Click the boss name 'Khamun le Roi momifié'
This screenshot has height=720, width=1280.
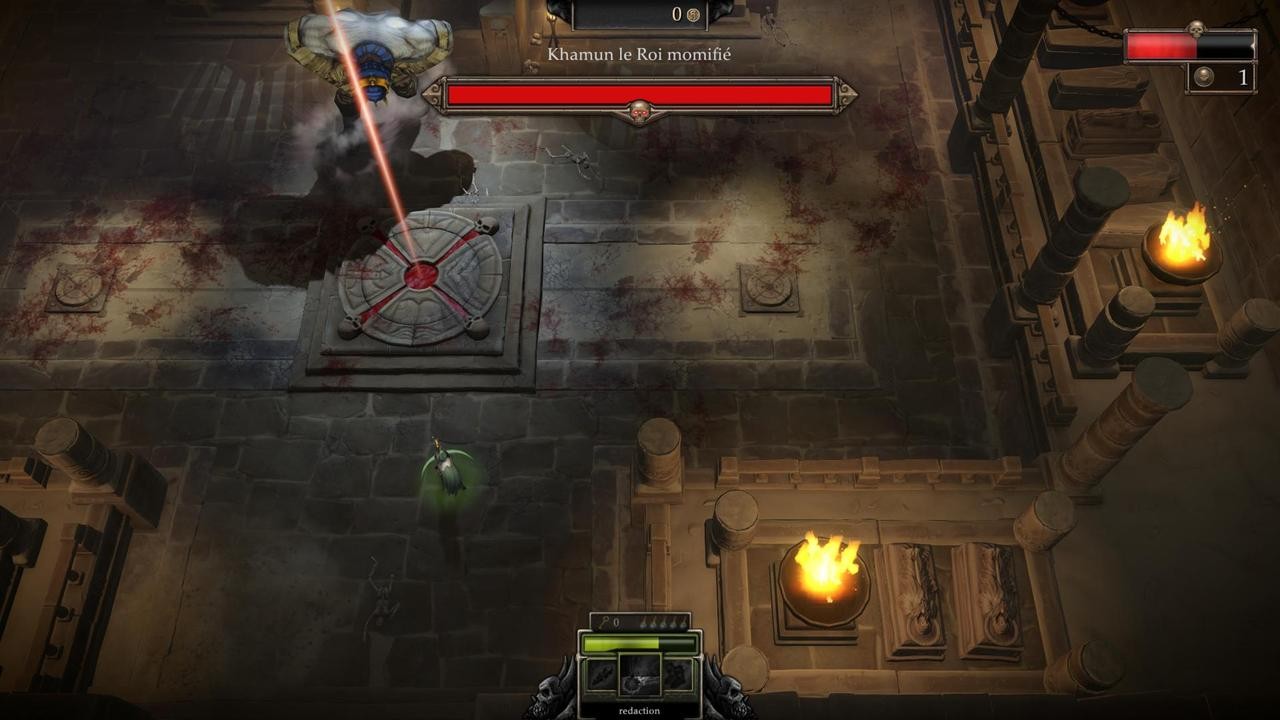[x=638, y=55]
